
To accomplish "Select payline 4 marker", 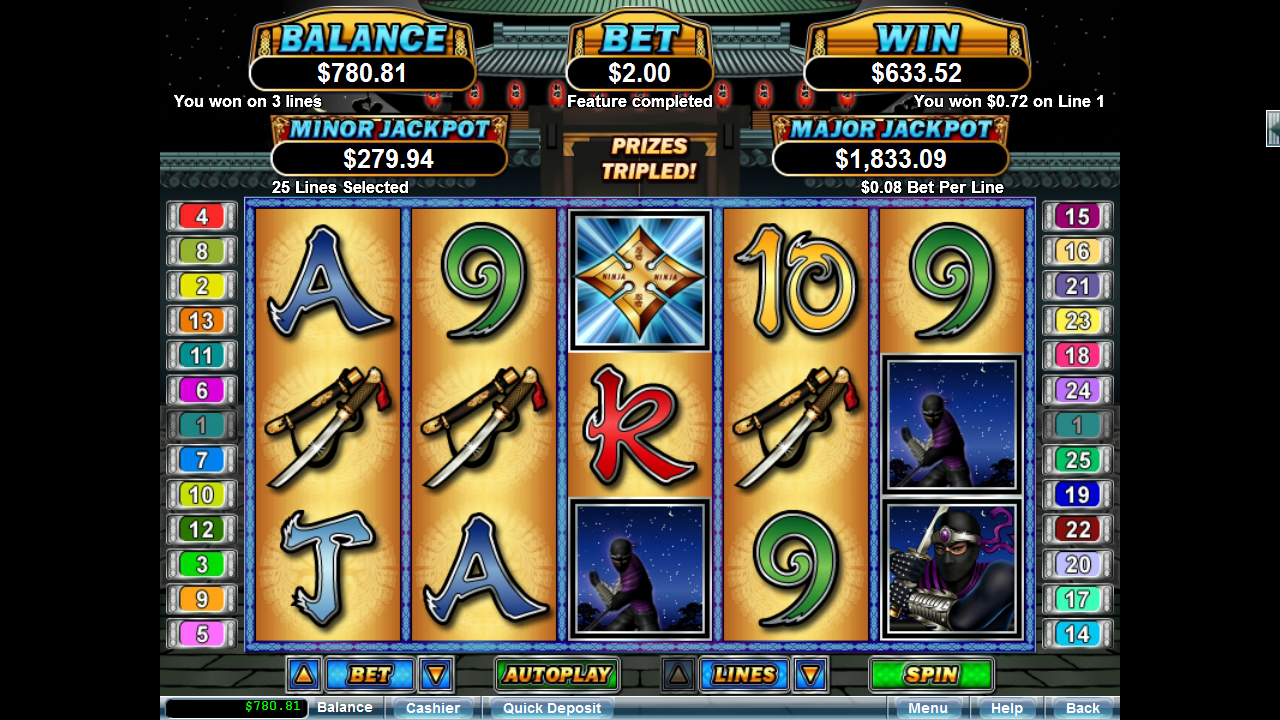I will (x=202, y=217).
